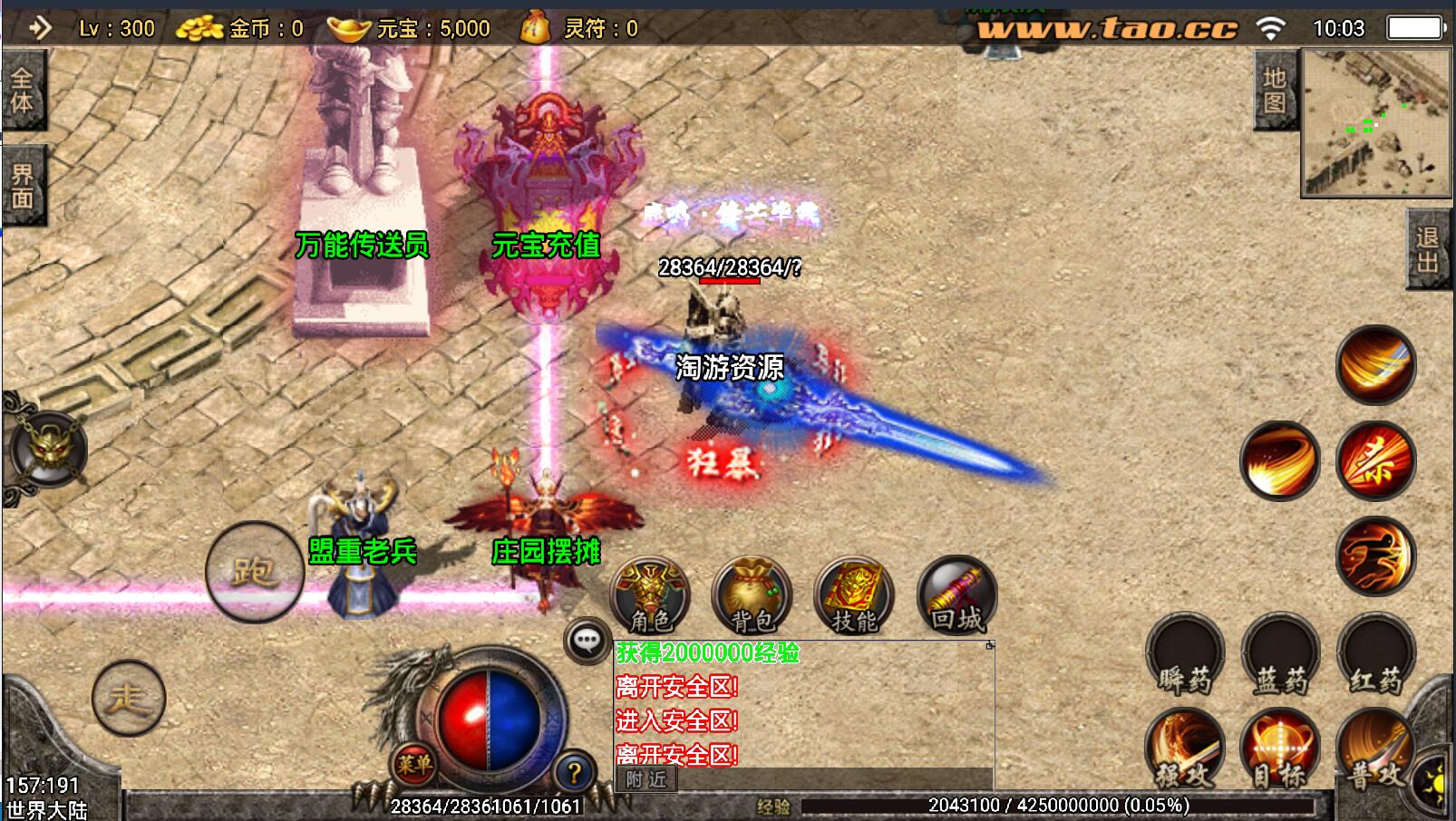
Task: Toggle the 界面 interface button
Action: [22, 186]
